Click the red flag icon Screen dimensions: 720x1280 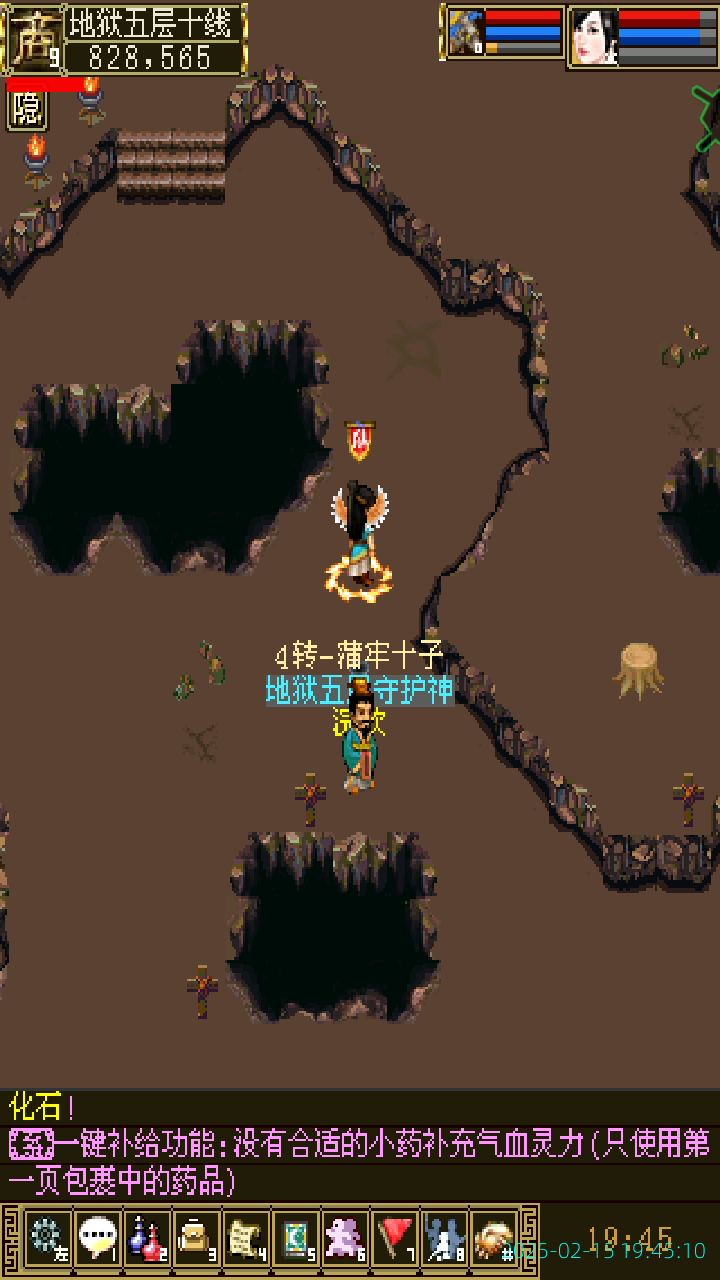coord(395,1238)
